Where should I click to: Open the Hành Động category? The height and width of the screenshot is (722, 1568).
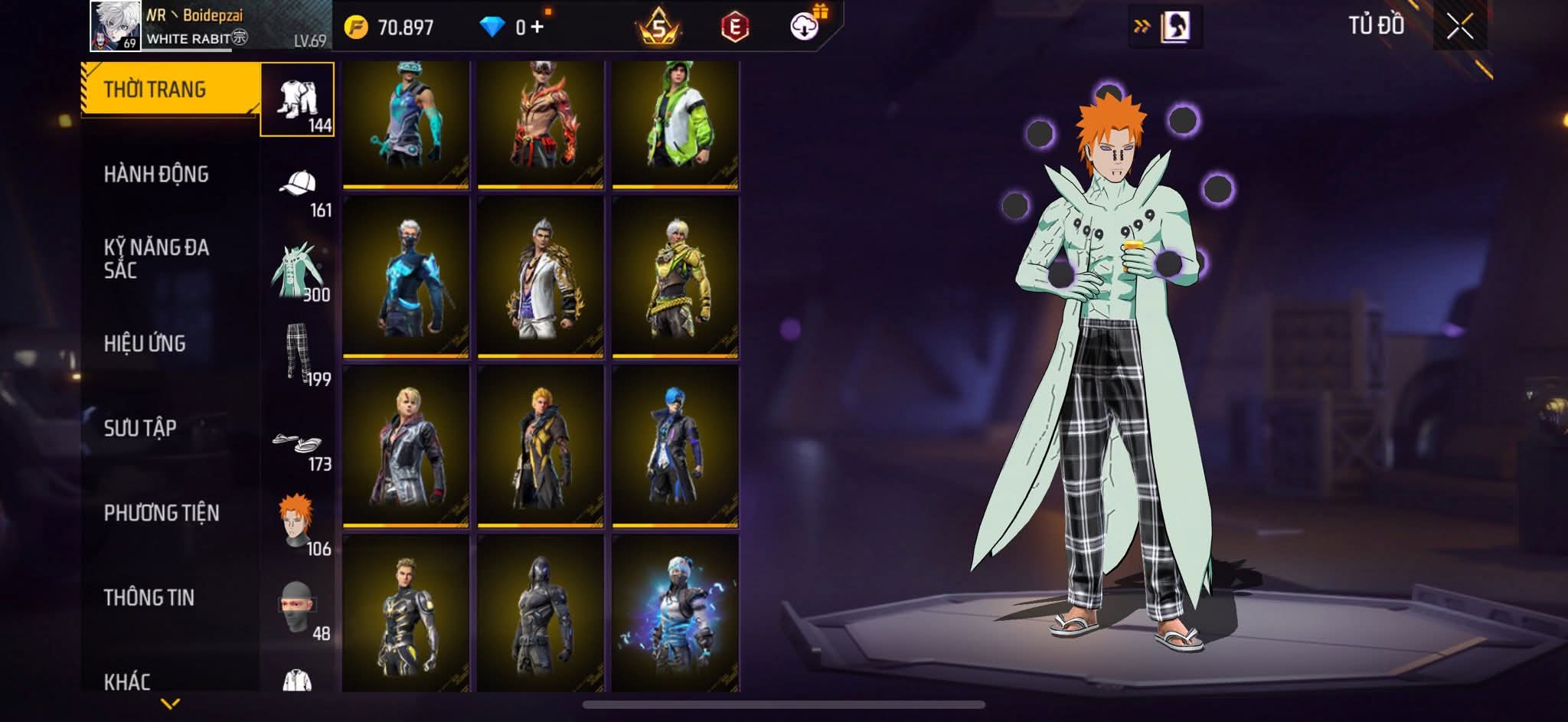pos(156,175)
